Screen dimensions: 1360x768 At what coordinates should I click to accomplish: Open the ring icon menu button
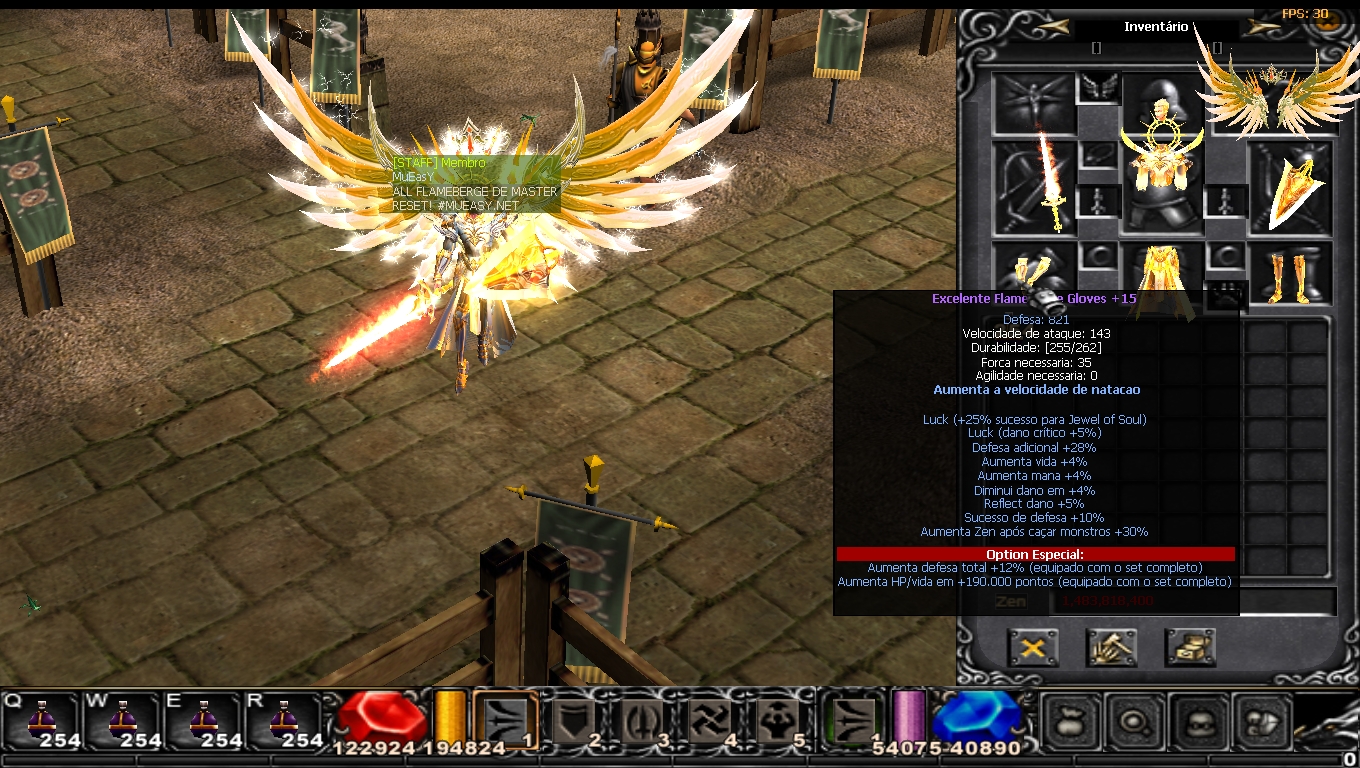(x=1135, y=720)
